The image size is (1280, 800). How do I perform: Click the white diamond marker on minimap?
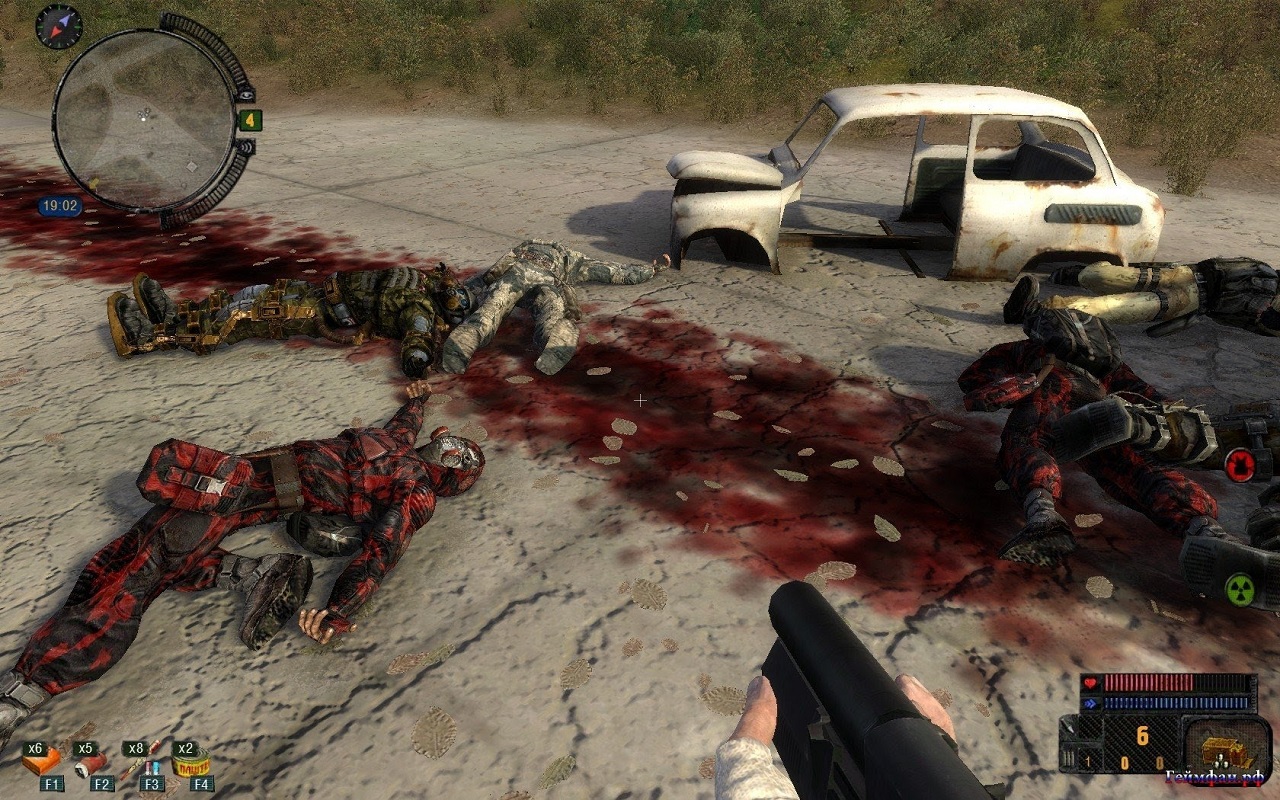coord(191,165)
